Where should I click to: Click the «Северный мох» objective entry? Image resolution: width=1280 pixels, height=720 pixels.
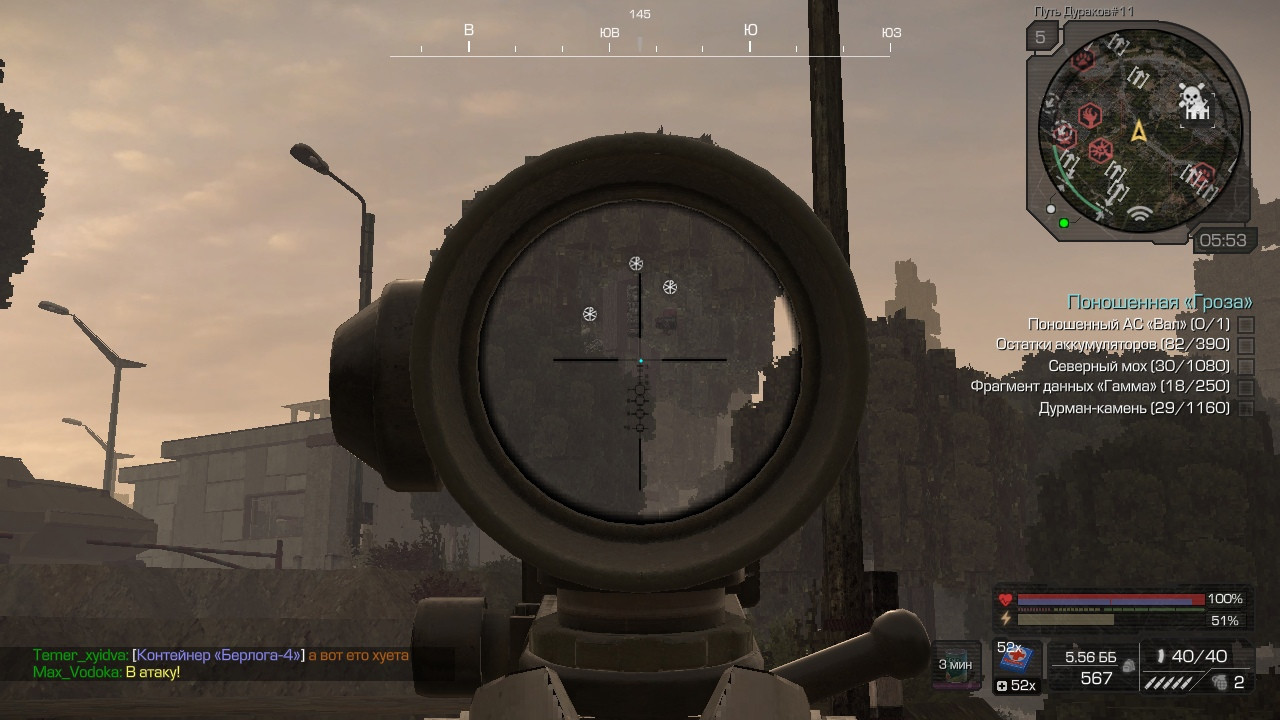pos(1138,366)
